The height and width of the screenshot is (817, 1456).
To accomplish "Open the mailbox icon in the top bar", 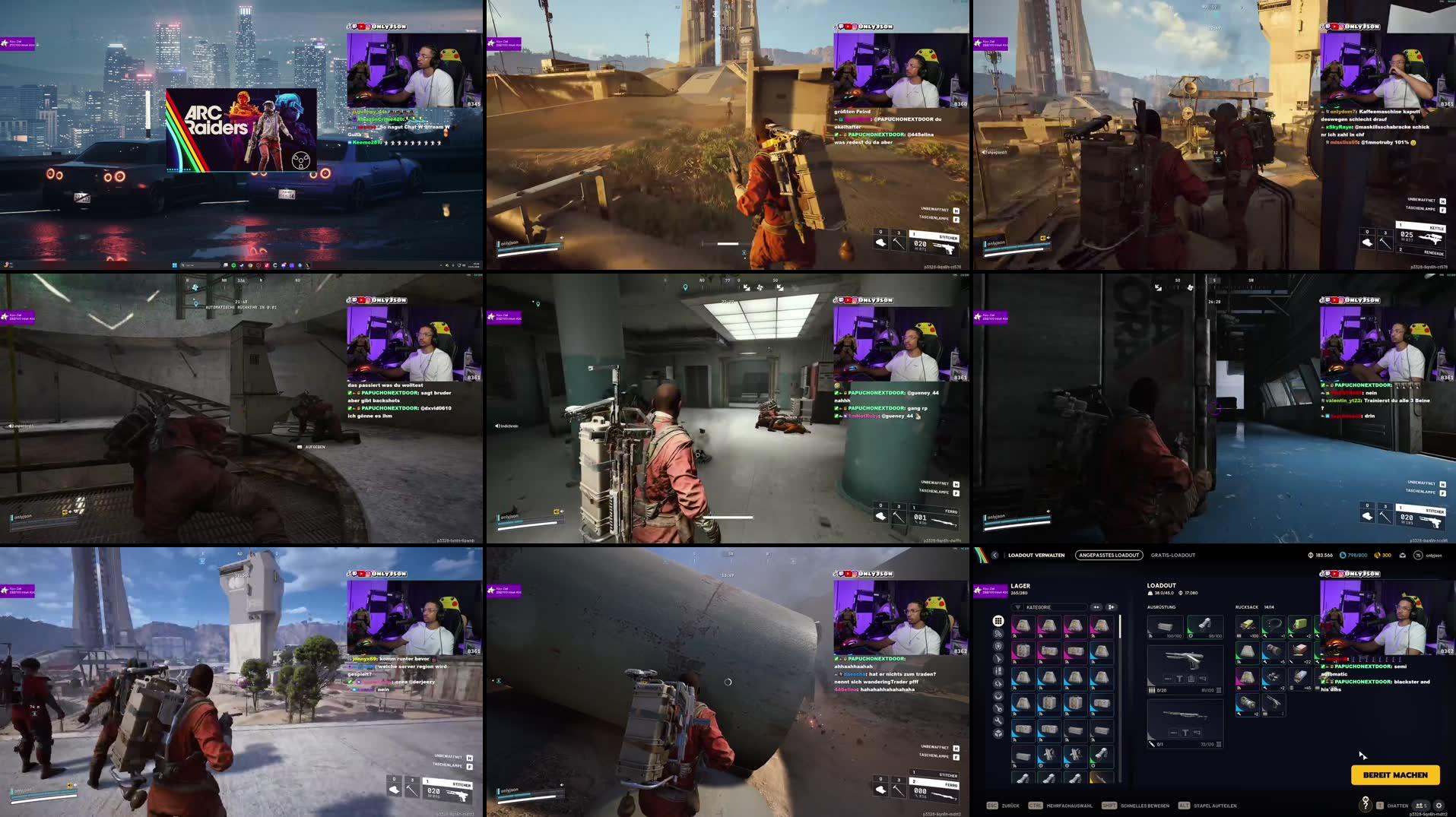I will click(1403, 556).
